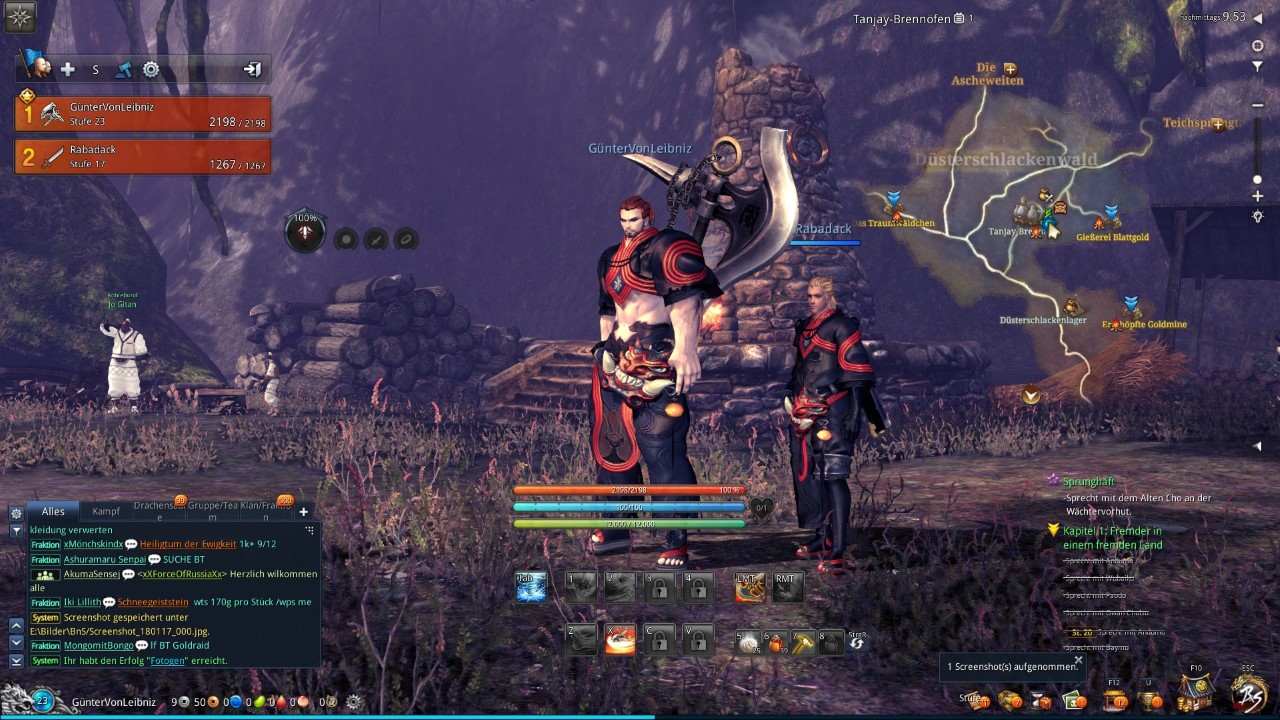Open chat settings gear icon
Image resolution: width=1280 pixels, height=720 pixels.
click(x=16, y=512)
